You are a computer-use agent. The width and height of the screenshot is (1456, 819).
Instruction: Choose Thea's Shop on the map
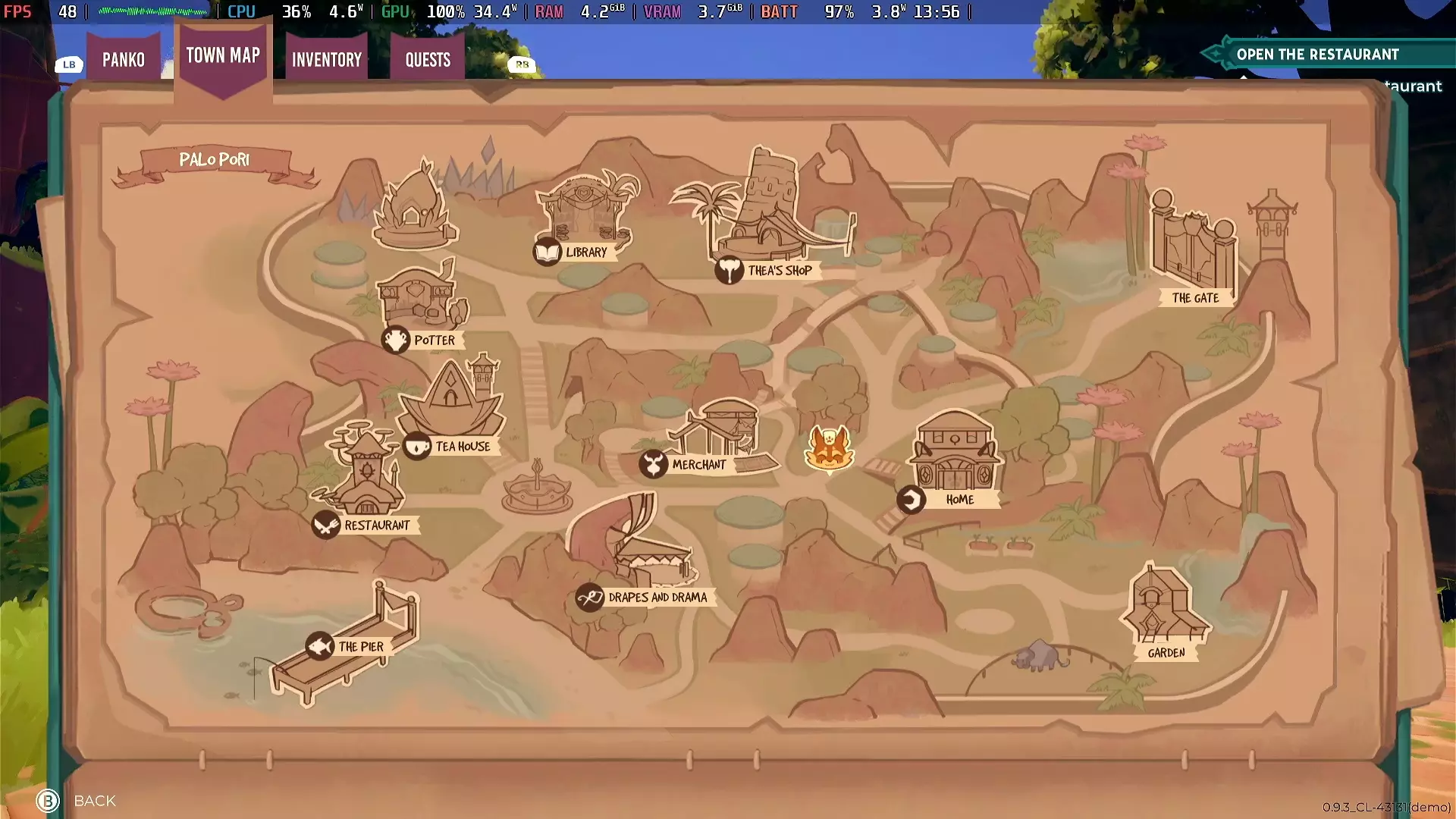pos(729,271)
